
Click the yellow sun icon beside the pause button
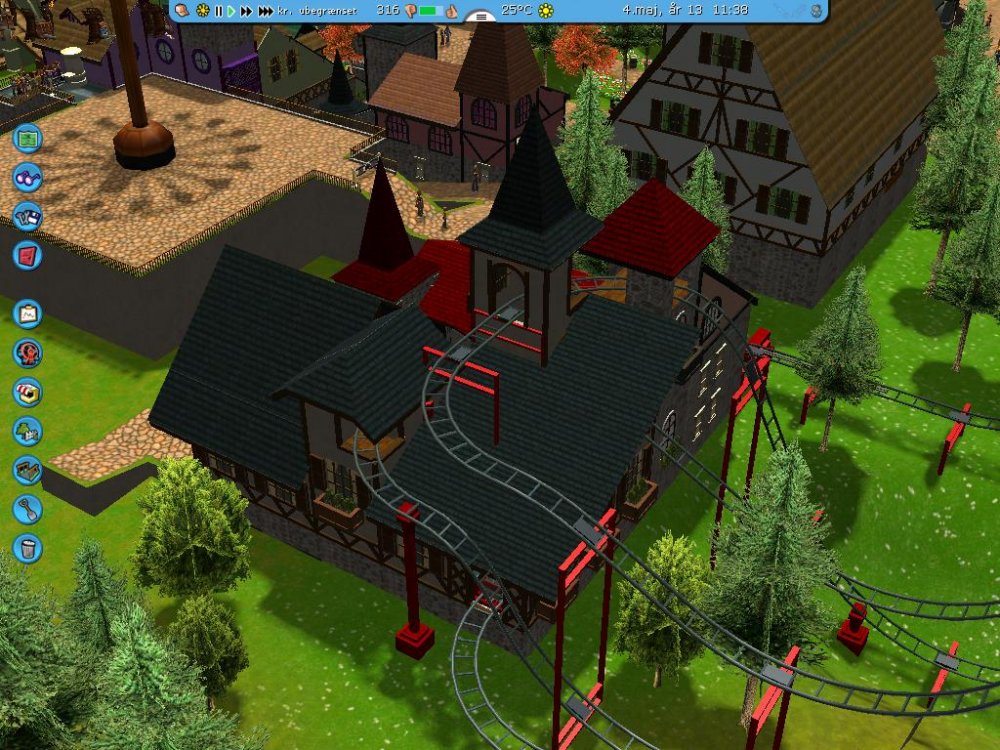[203, 11]
